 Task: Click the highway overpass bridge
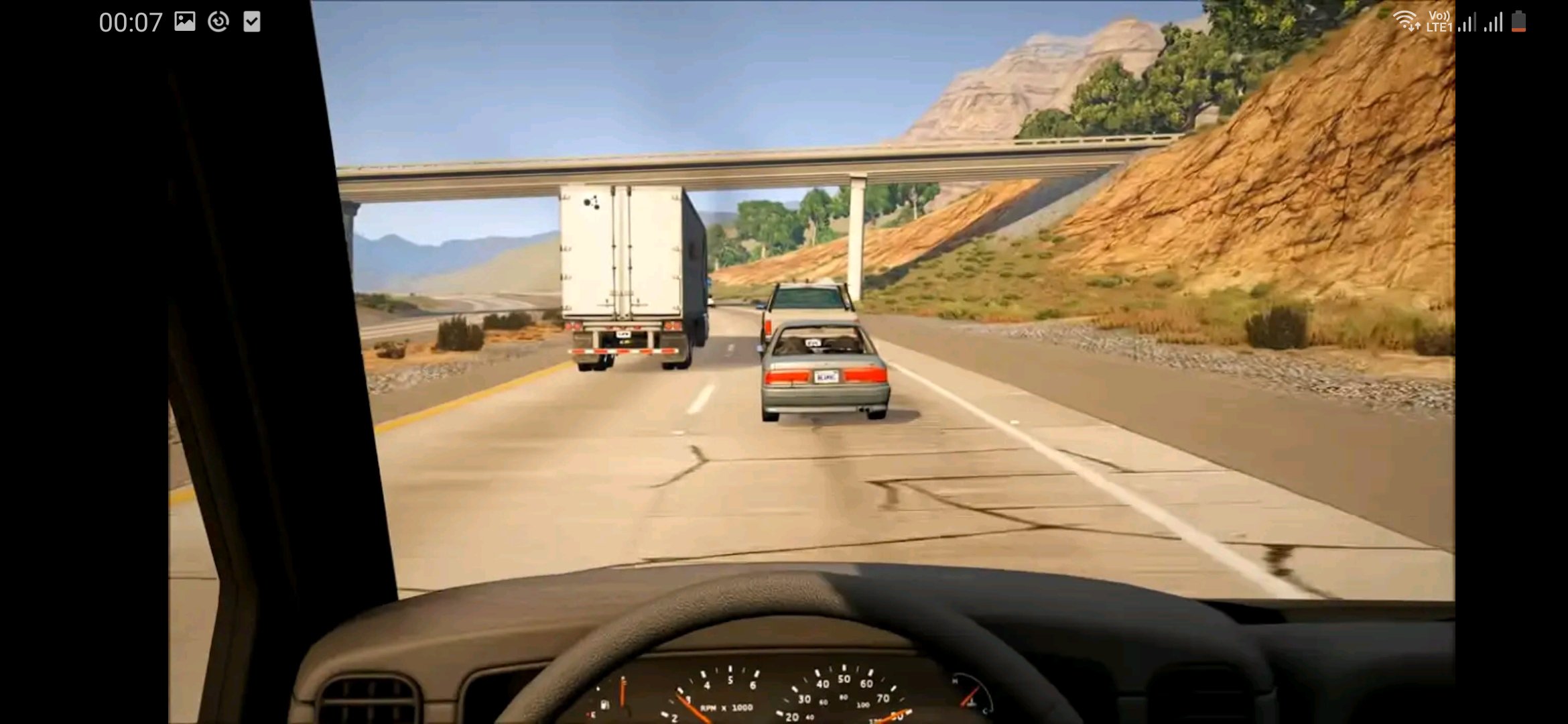click(737, 168)
